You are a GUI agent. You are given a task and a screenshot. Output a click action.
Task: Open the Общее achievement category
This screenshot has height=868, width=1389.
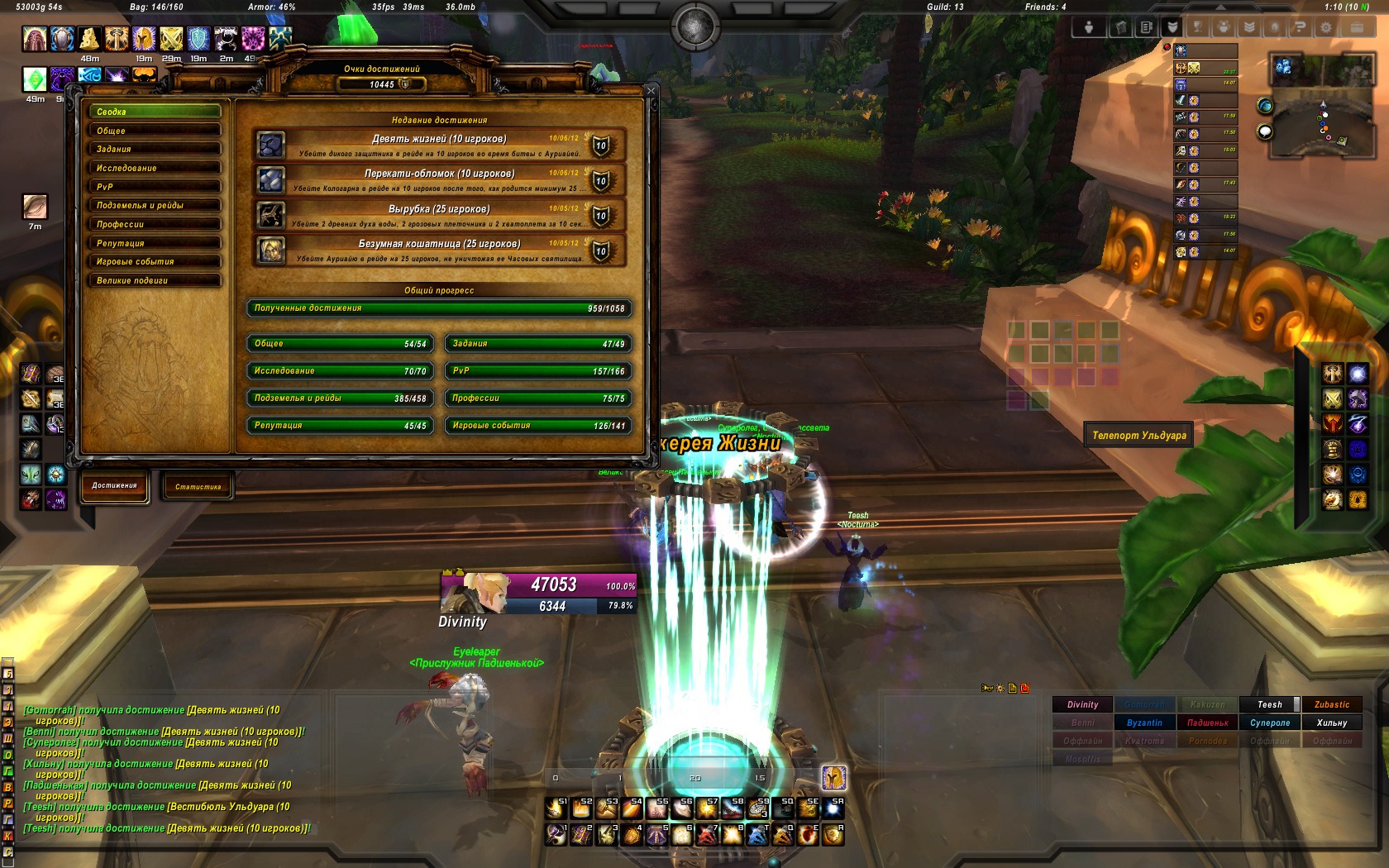coord(155,131)
